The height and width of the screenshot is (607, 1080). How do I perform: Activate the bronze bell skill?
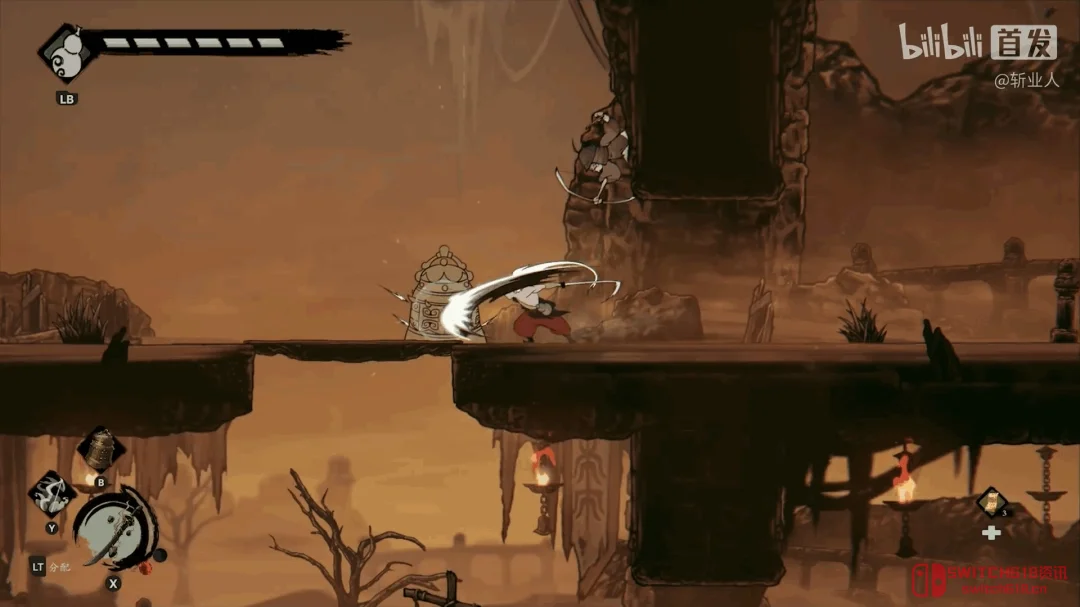(100, 450)
